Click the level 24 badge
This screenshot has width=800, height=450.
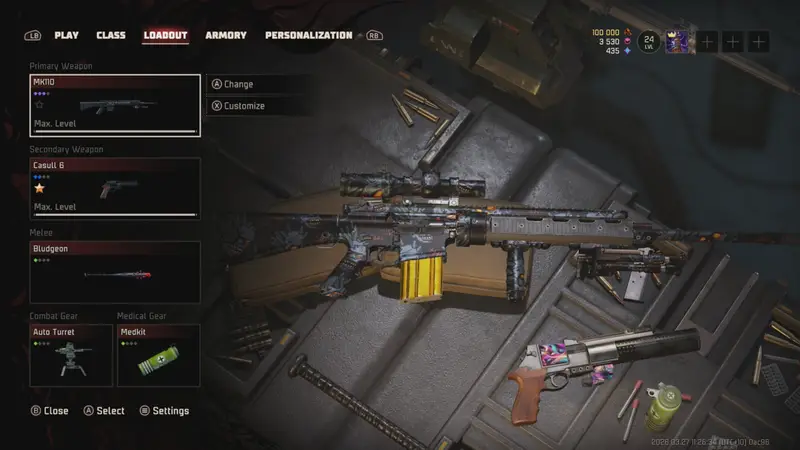pyautogui.click(x=649, y=41)
